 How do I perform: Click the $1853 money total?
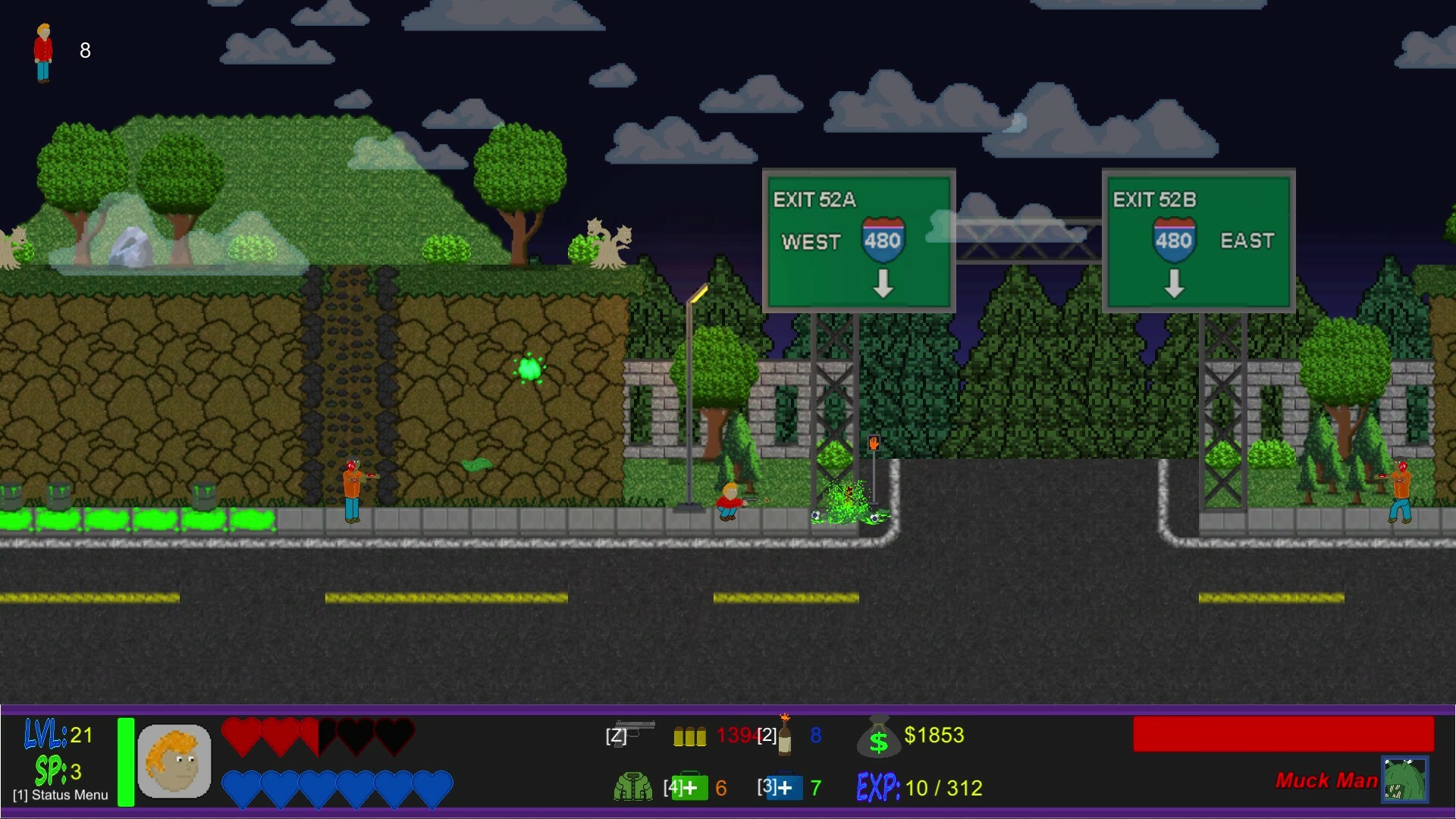[935, 734]
